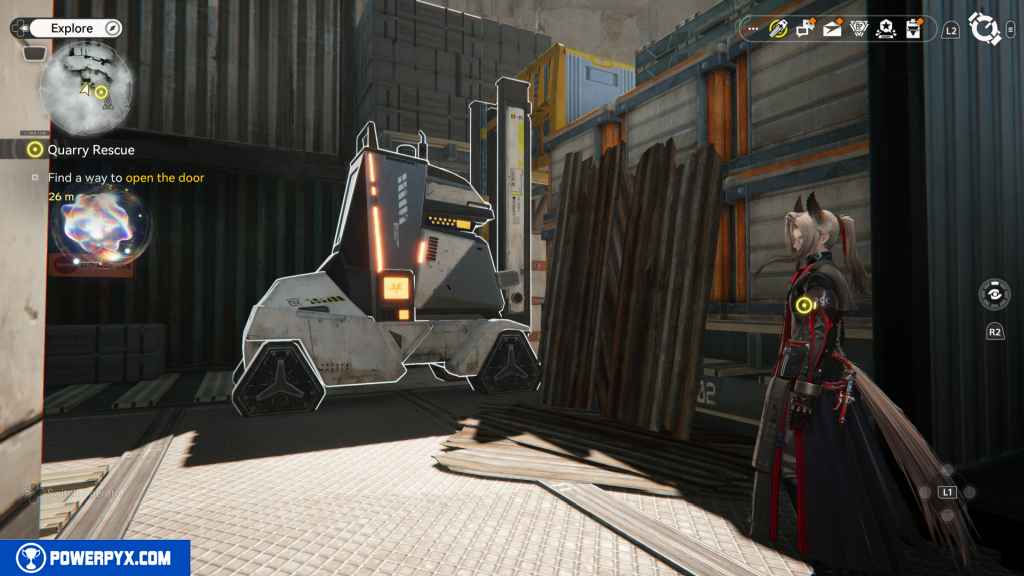Select the Explore mode pill
Screen dimensions: 1024x576
[71, 28]
